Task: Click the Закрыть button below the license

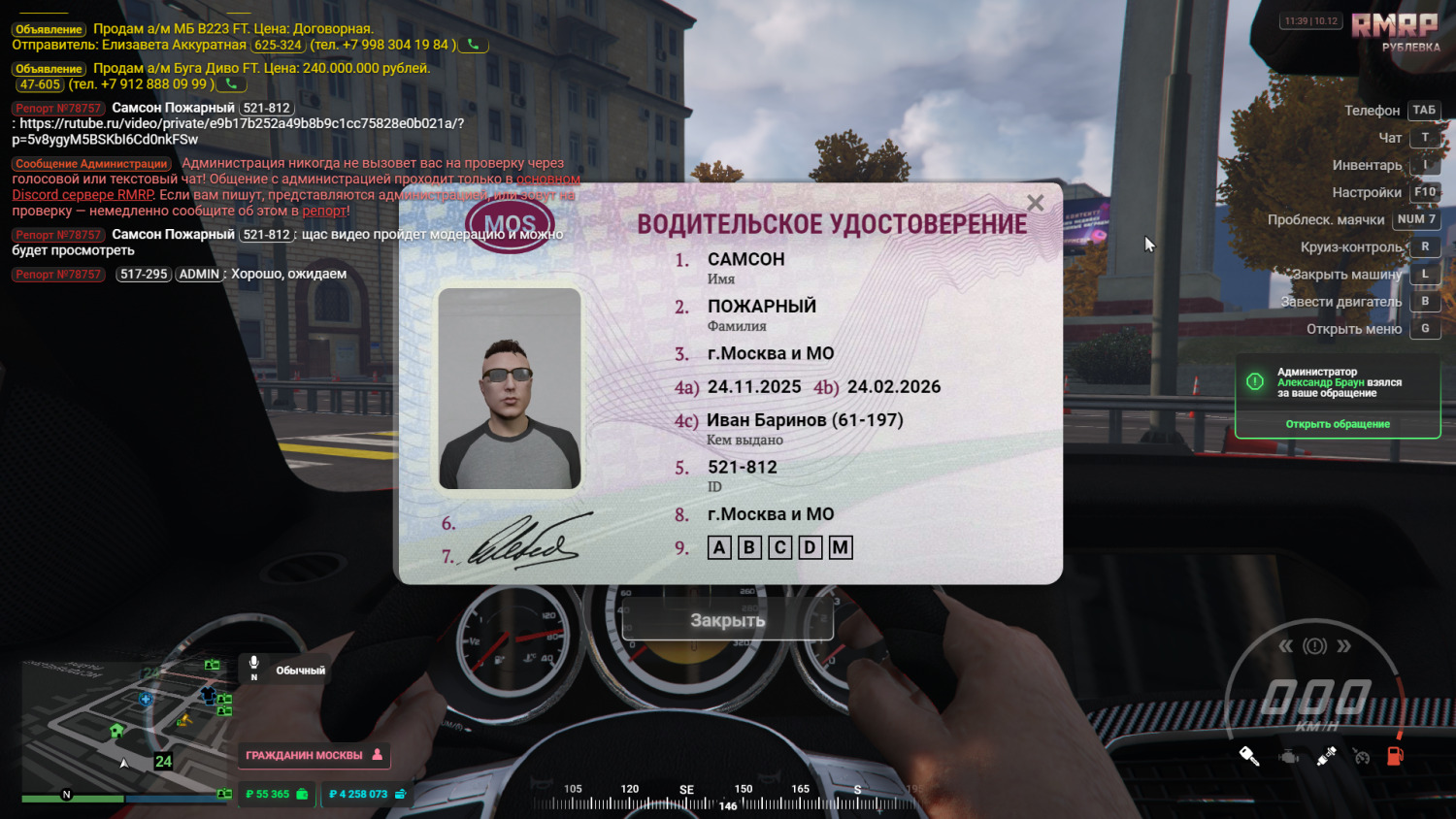Action: 727,621
